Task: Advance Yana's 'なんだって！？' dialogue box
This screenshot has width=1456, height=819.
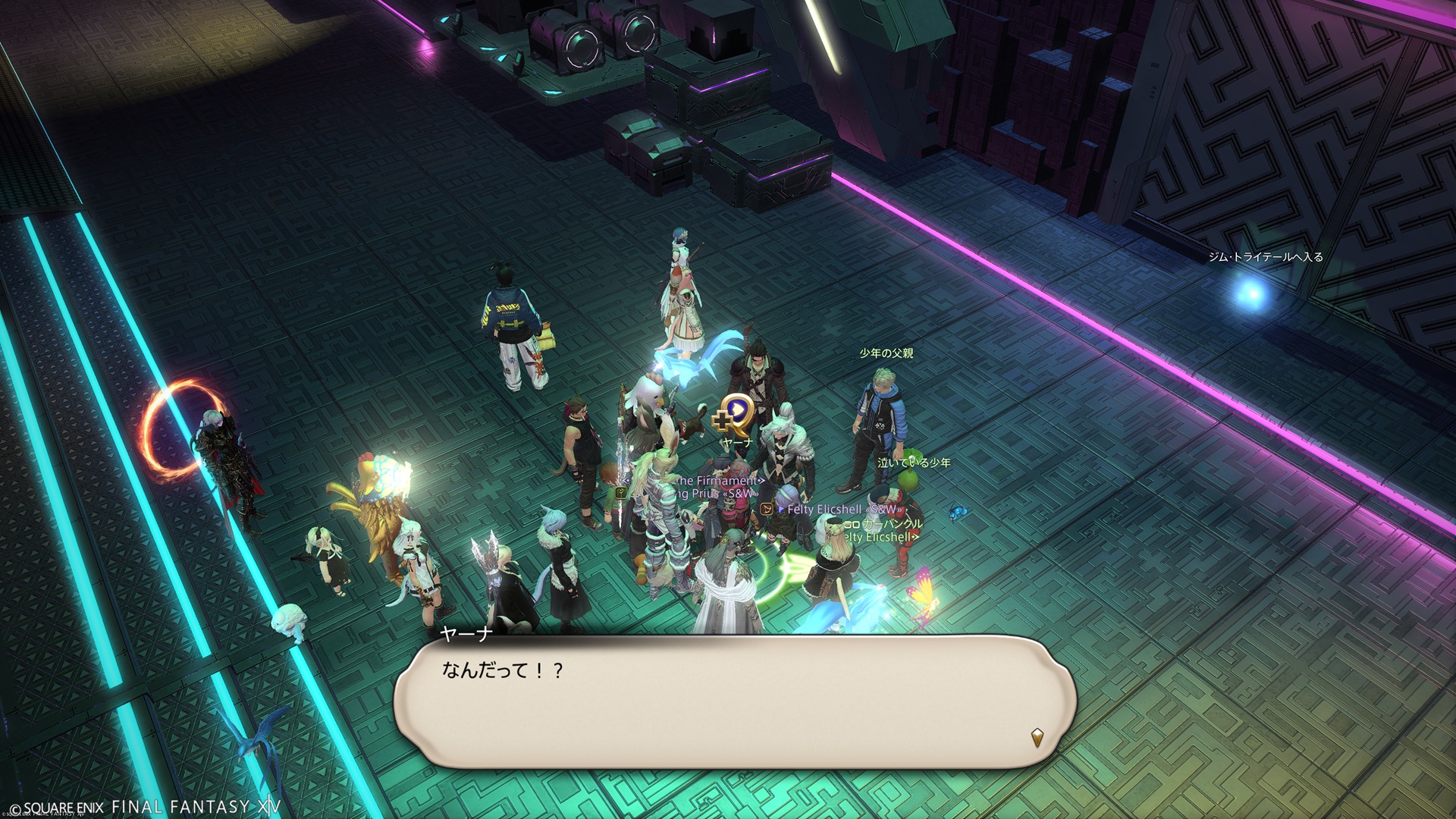Action: [734, 701]
